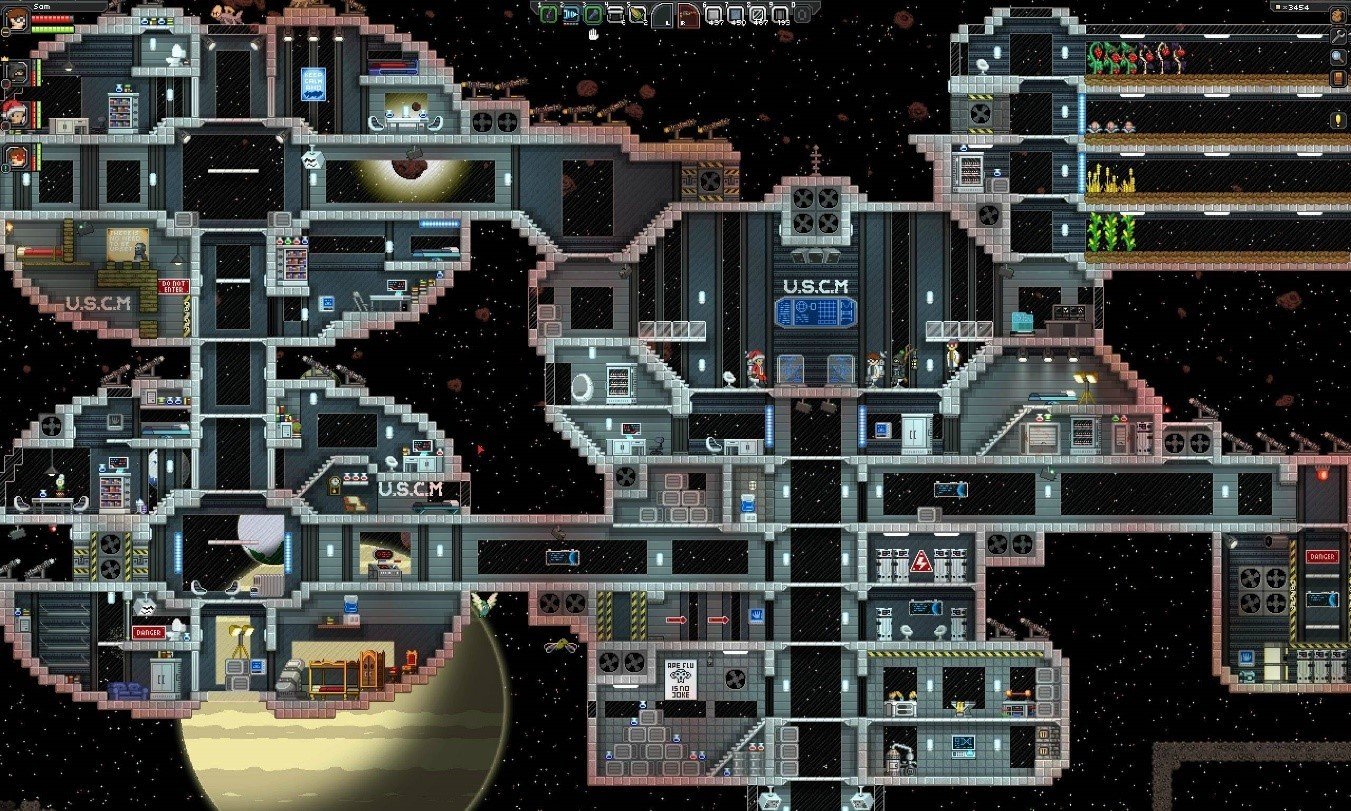
Task: Select the striped block stack in hotbar slot 8
Action: (758, 14)
